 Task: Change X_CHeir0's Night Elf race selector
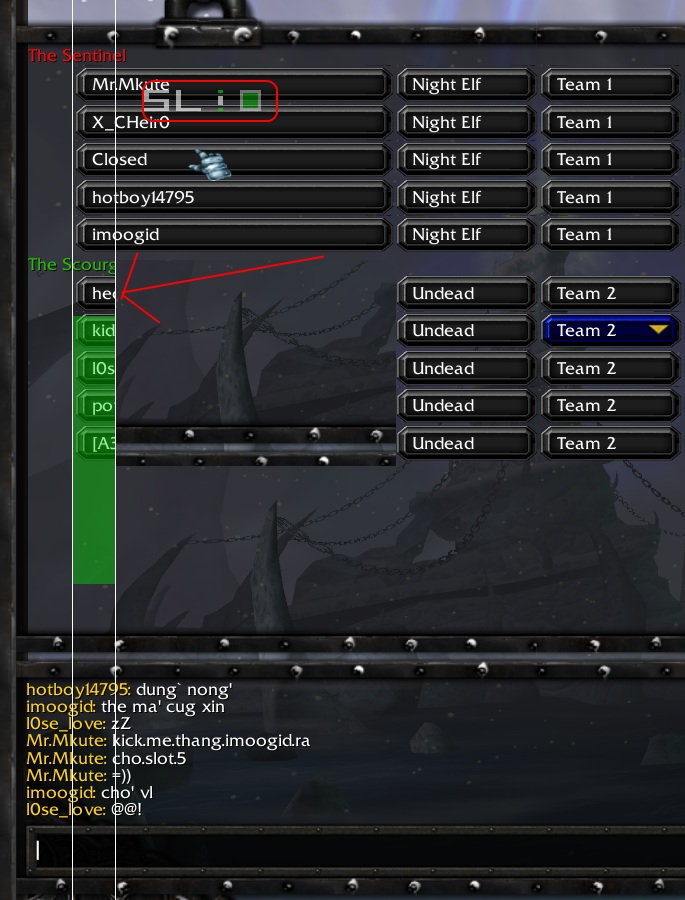[463, 123]
